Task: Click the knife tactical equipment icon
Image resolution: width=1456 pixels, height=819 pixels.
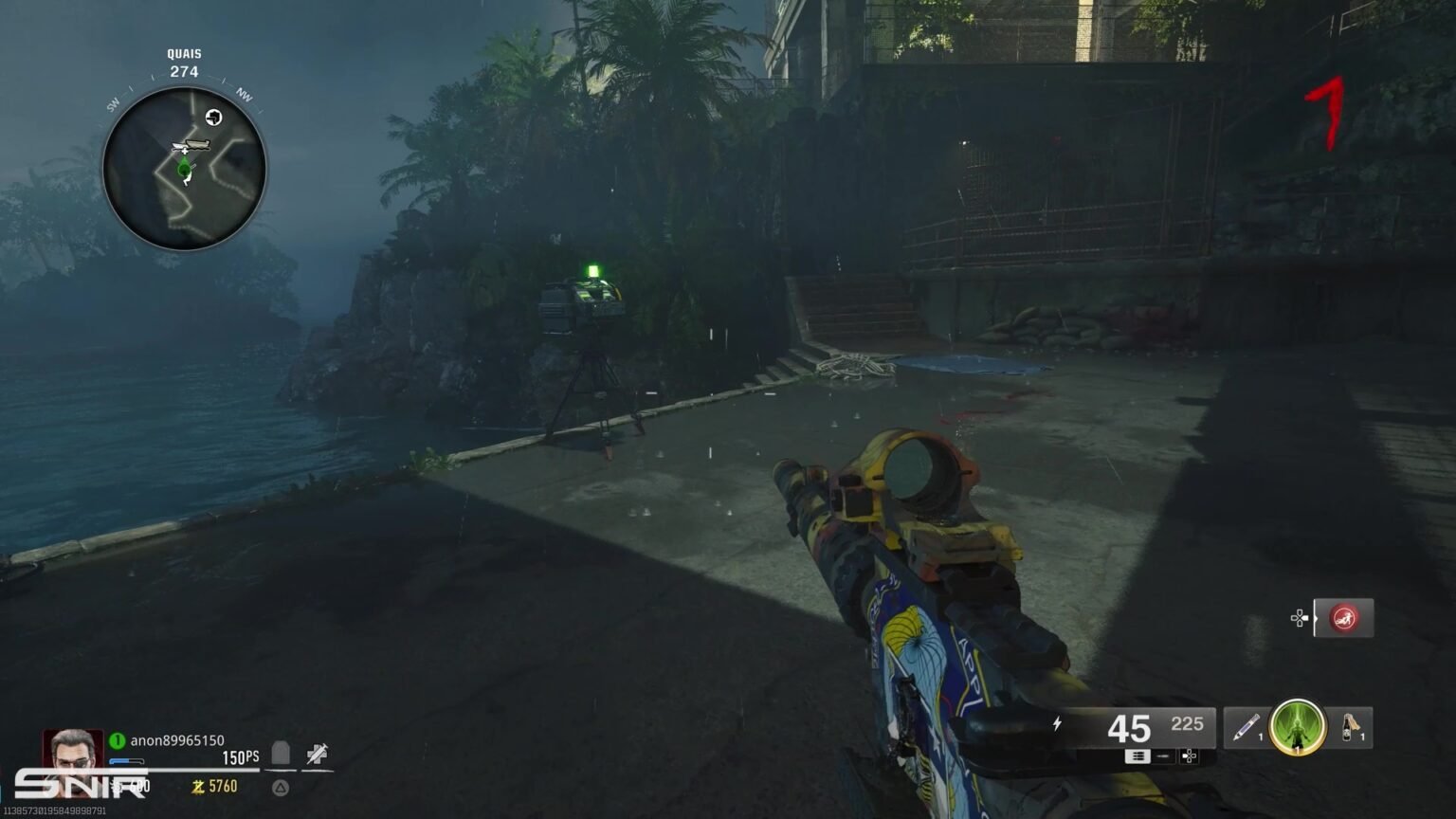Action: [1244, 726]
